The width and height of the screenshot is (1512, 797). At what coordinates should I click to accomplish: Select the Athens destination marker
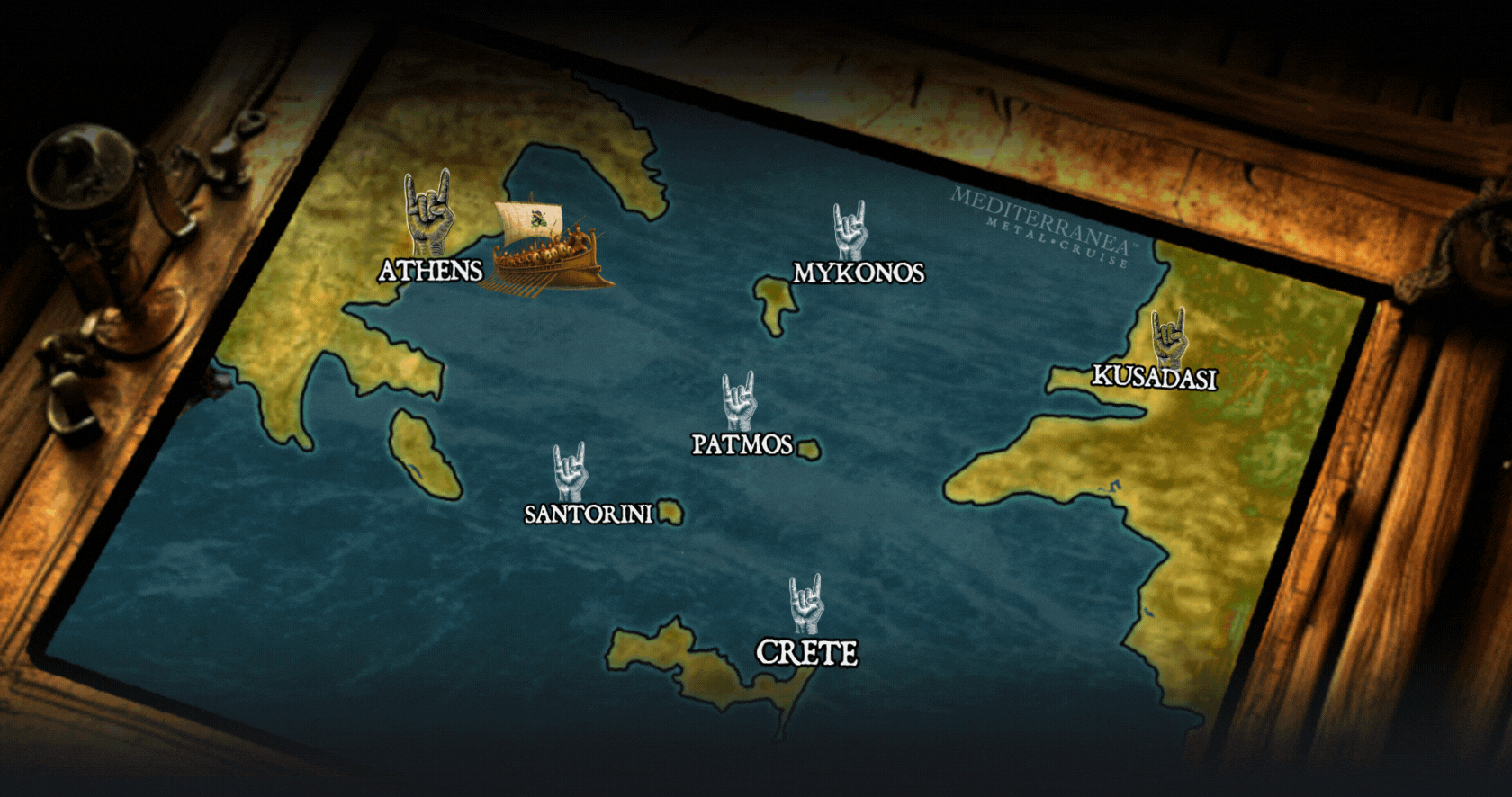428,212
